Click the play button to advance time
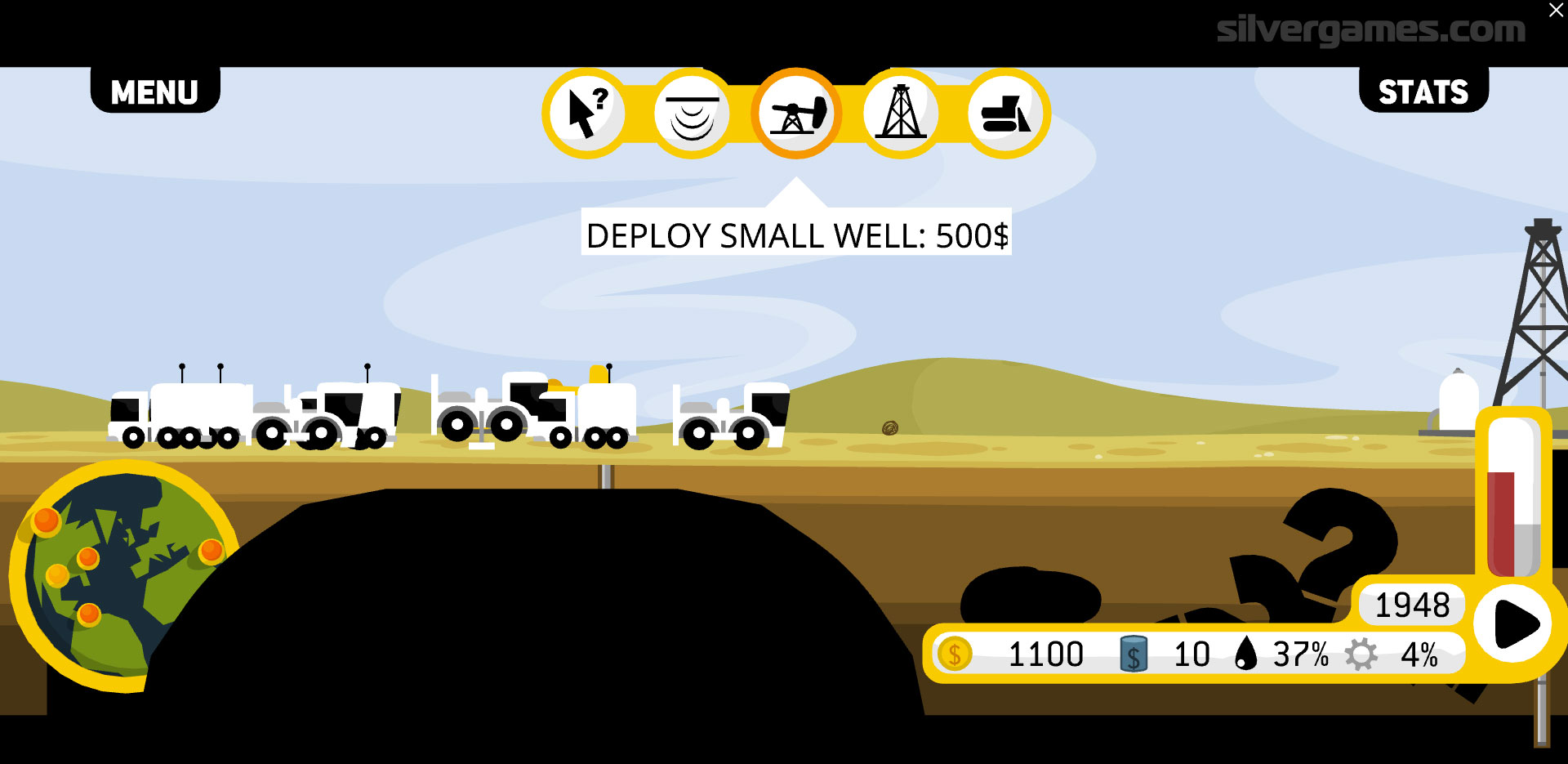The width and height of the screenshot is (1568, 764). pos(1513,624)
